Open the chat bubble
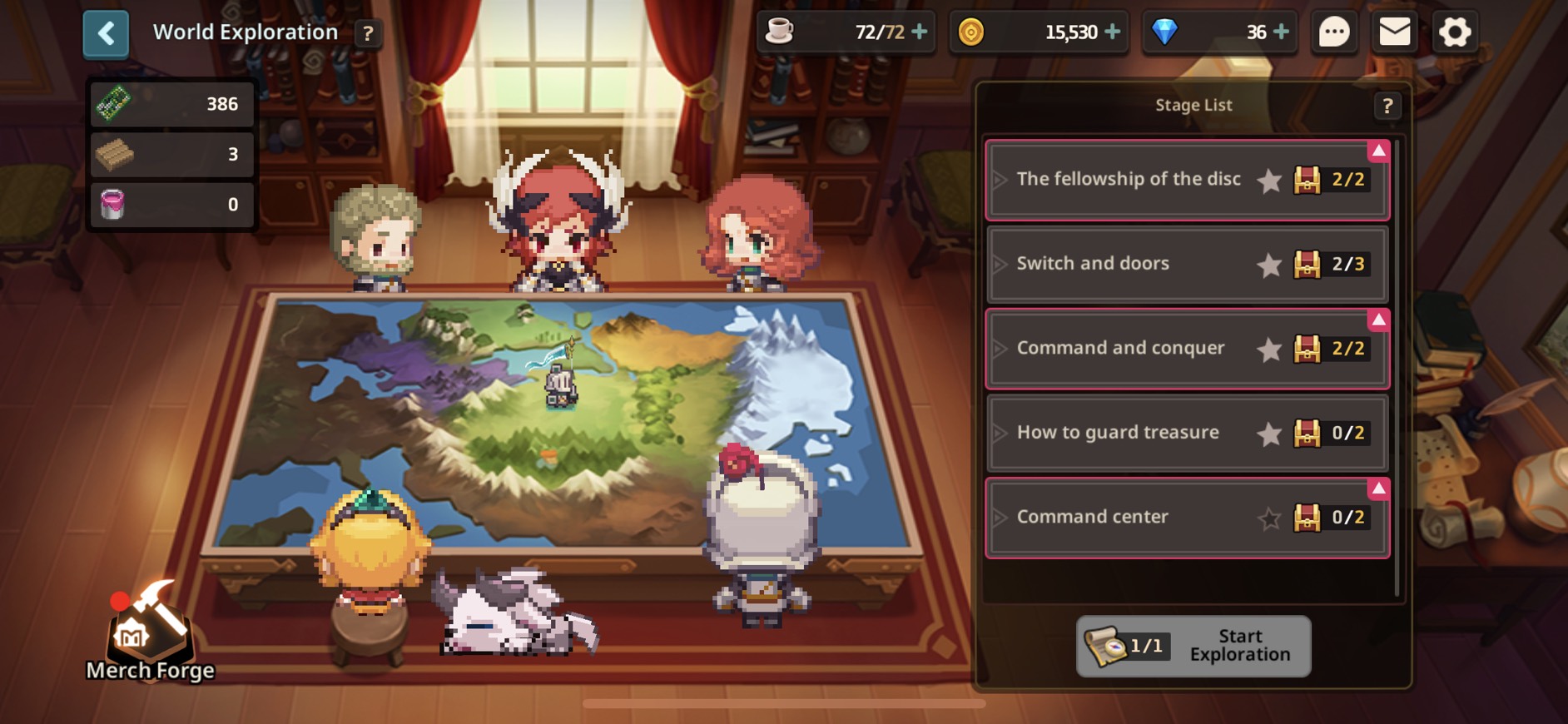The height and width of the screenshot is (724, 1568). (x=1334, y=32)
